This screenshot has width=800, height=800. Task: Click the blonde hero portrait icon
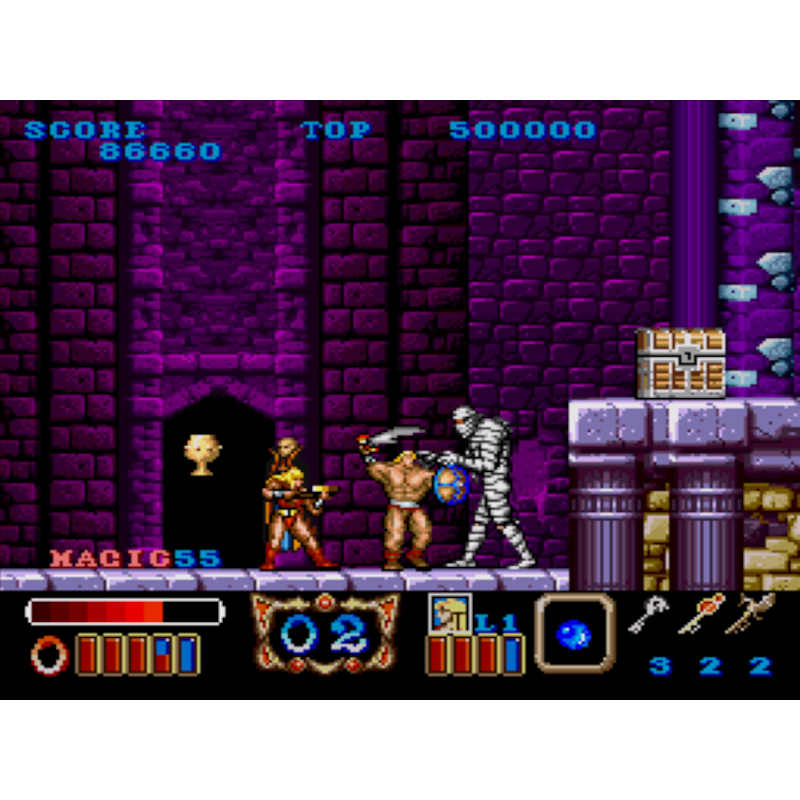tap(449, 613)
